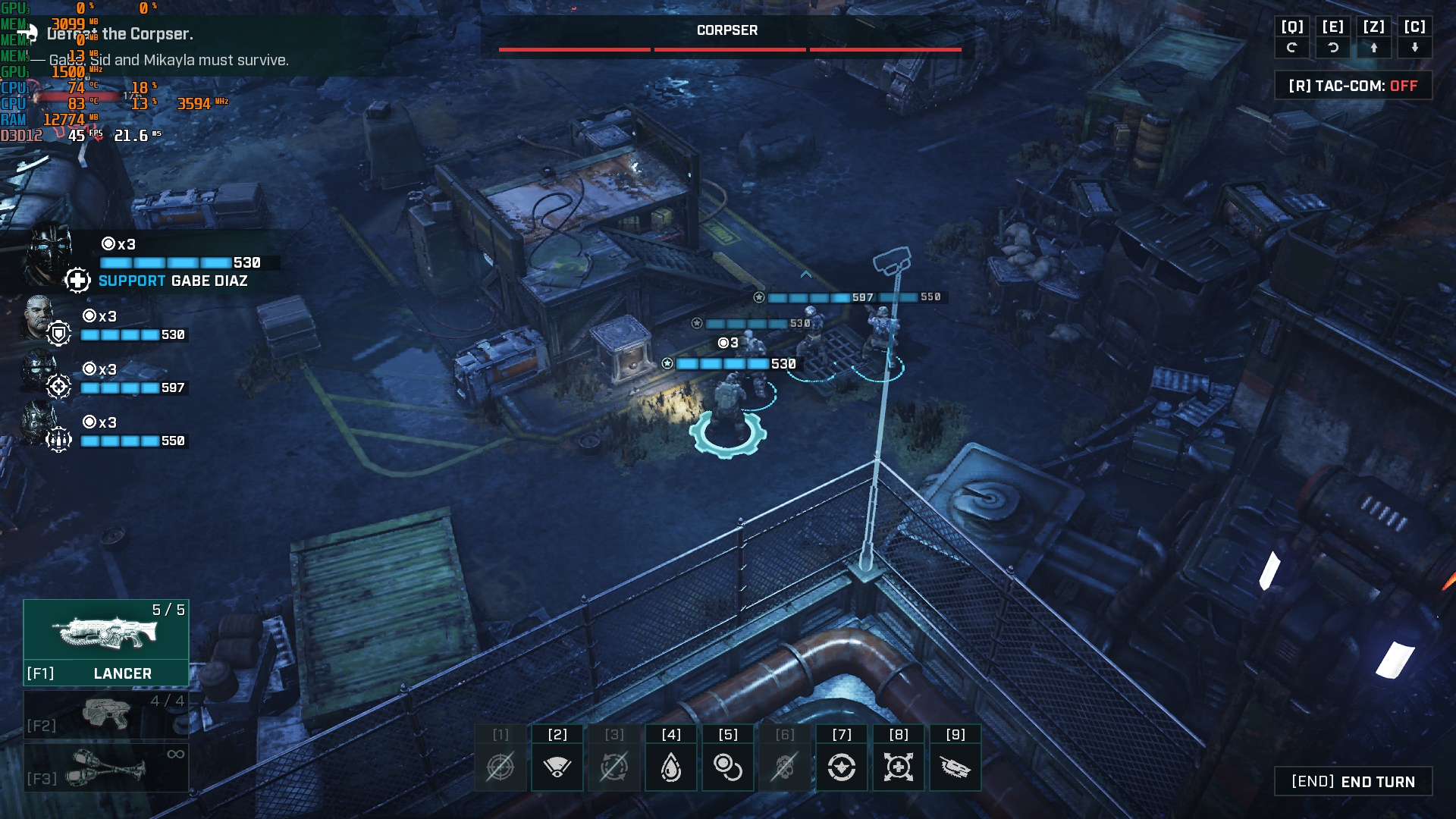Choose the frag grenade slot
Screen dimensions: 1456x819
[x=106, y=767]
